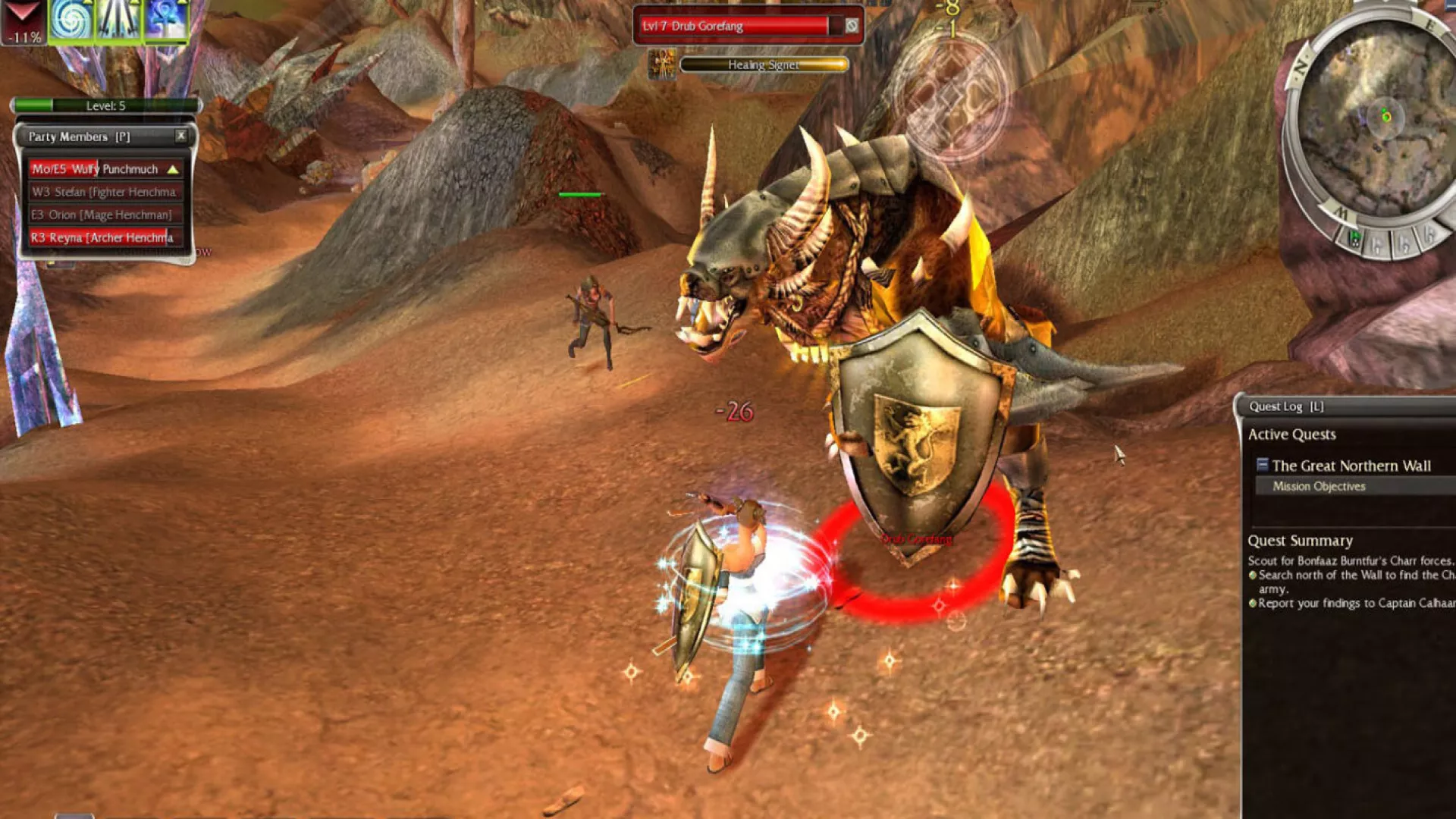Click the Healing Signet skill icon
The height and width of the screenshot is (819, 1456).
click(663, 65)
